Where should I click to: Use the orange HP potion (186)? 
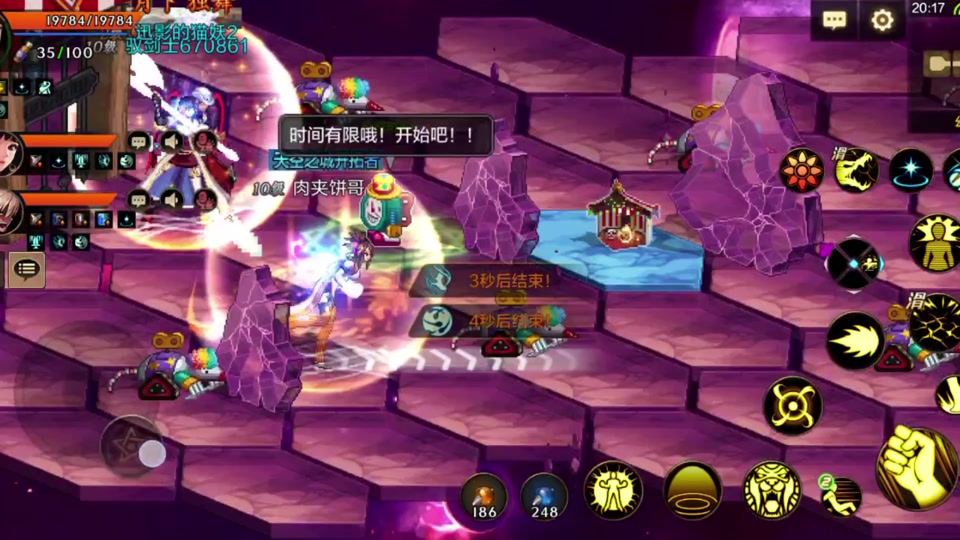click(484, 496)
